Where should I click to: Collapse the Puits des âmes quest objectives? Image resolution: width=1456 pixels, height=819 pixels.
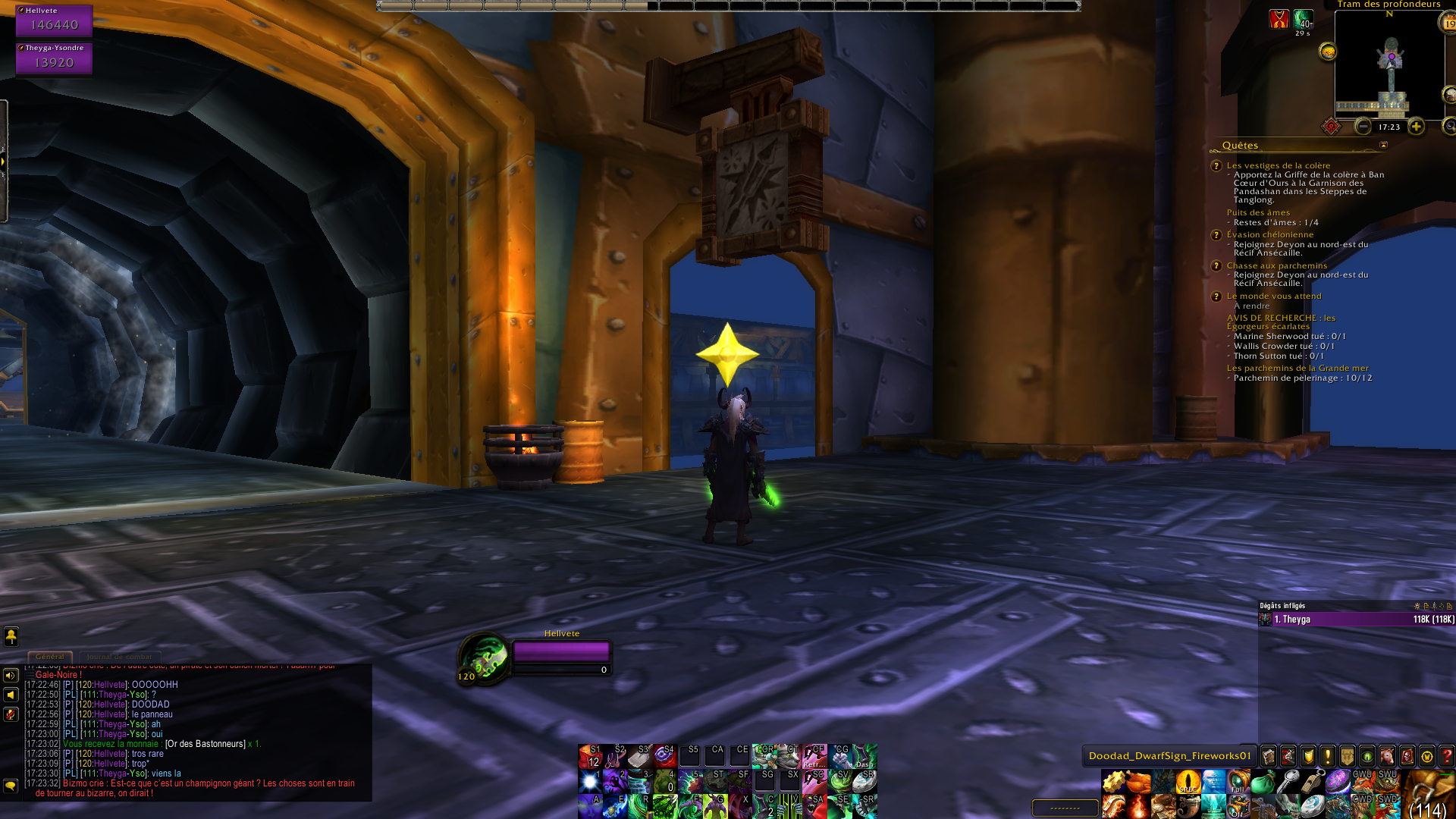[x=1258, y=213]
